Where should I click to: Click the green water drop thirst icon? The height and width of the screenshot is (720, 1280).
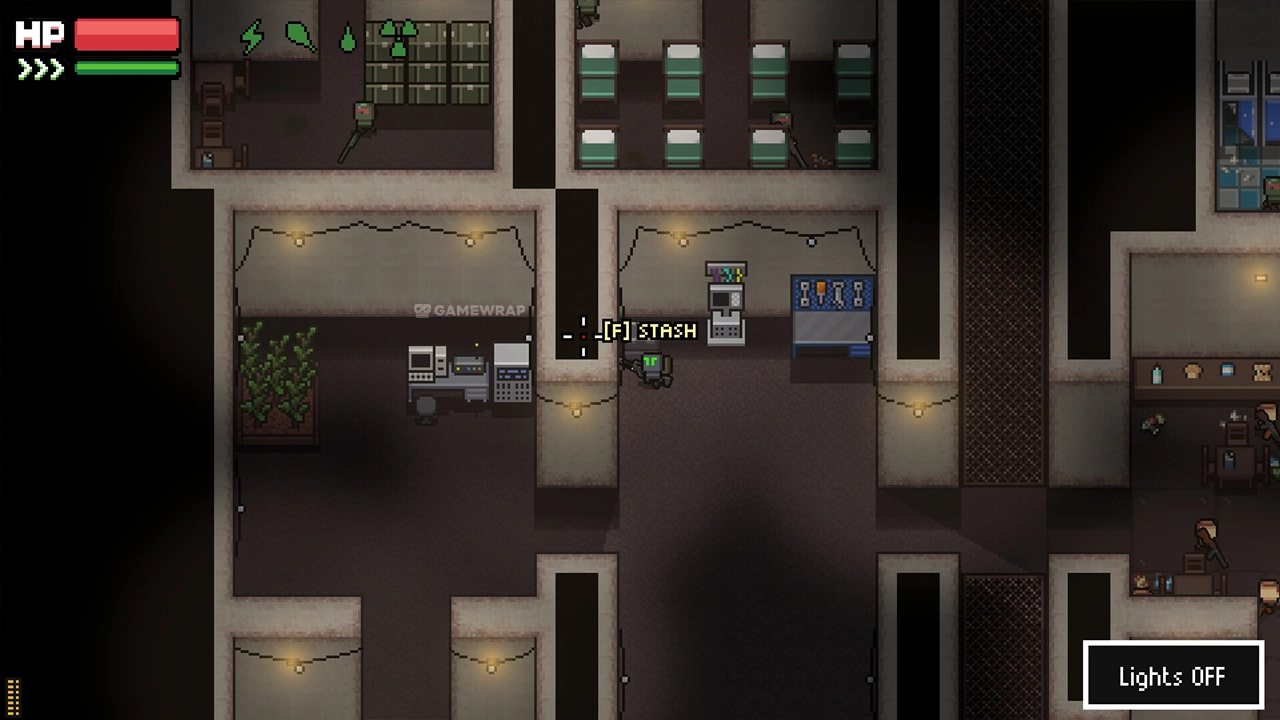point(347,39)
